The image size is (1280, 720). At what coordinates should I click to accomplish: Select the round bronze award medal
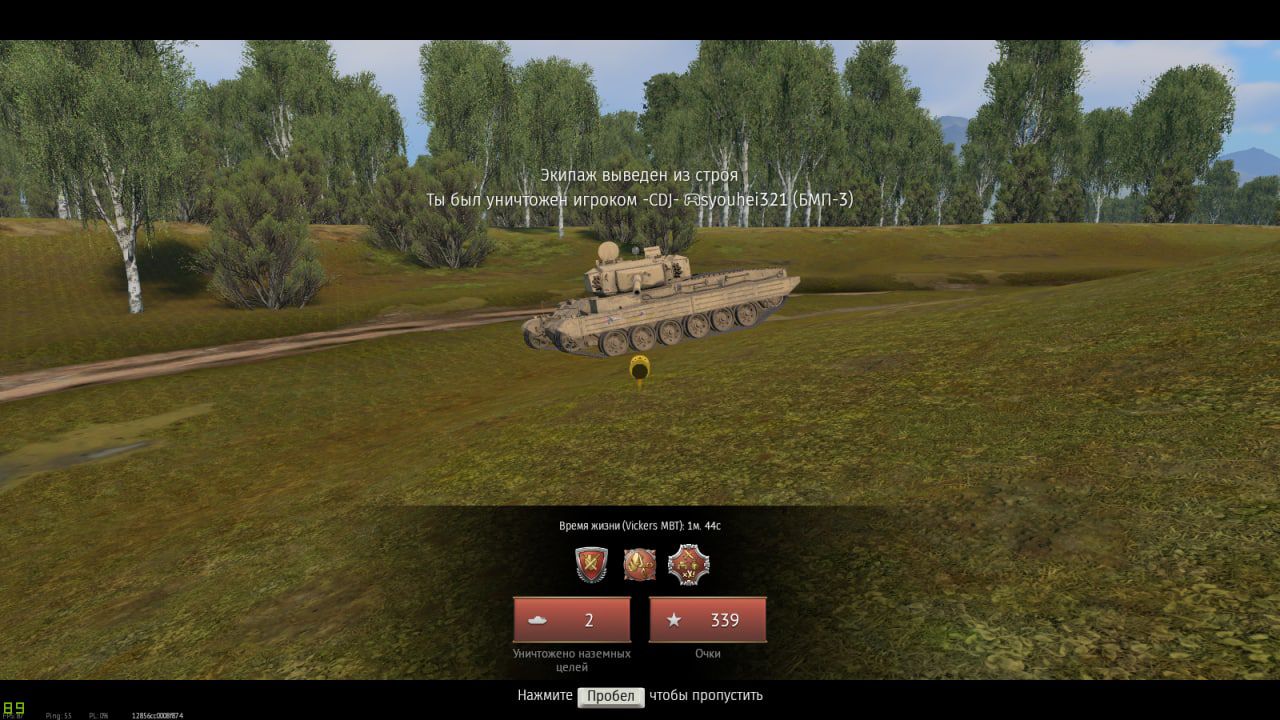(639, 565)
